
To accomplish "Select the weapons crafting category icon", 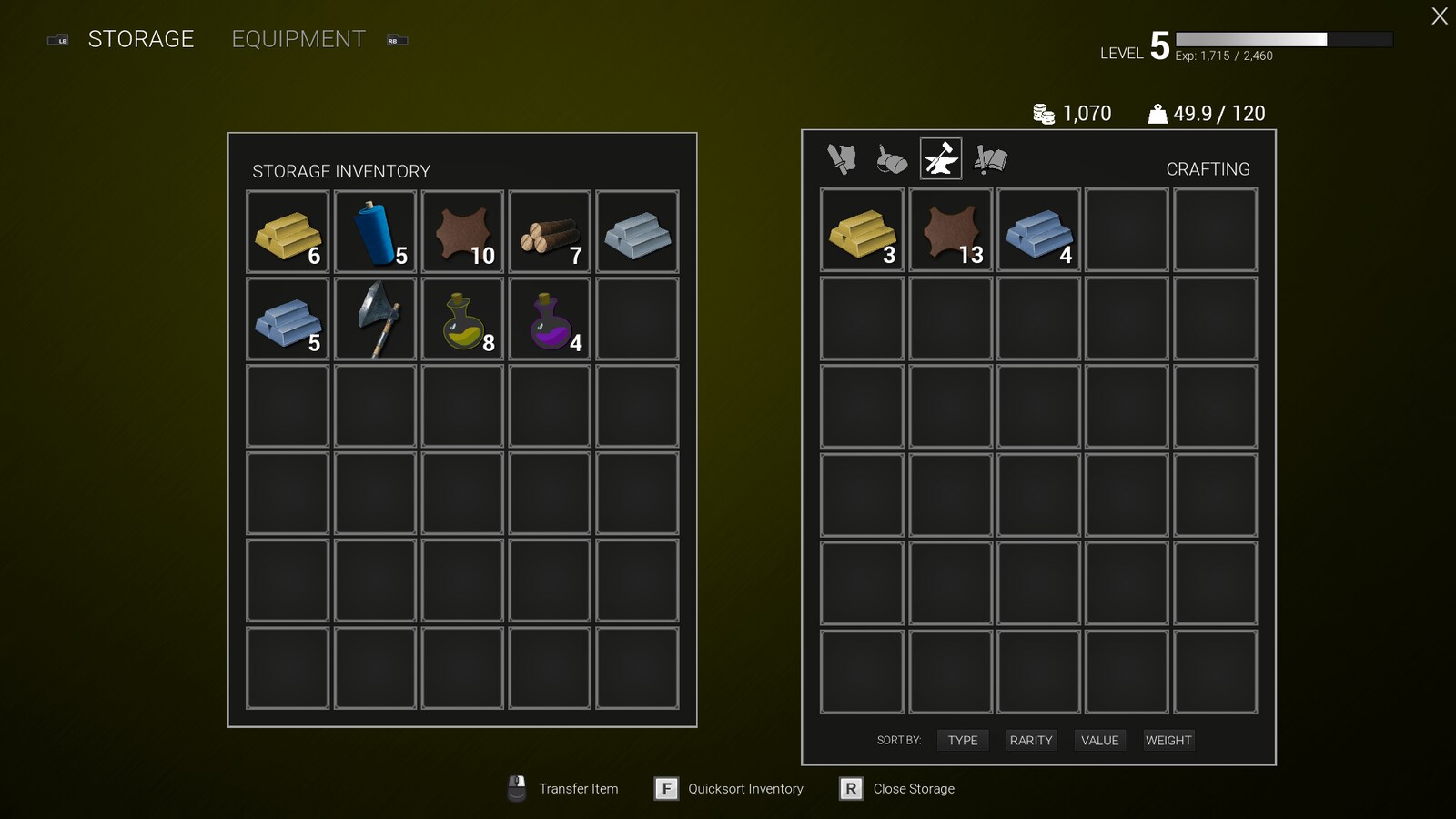I will tap(840, 157).
